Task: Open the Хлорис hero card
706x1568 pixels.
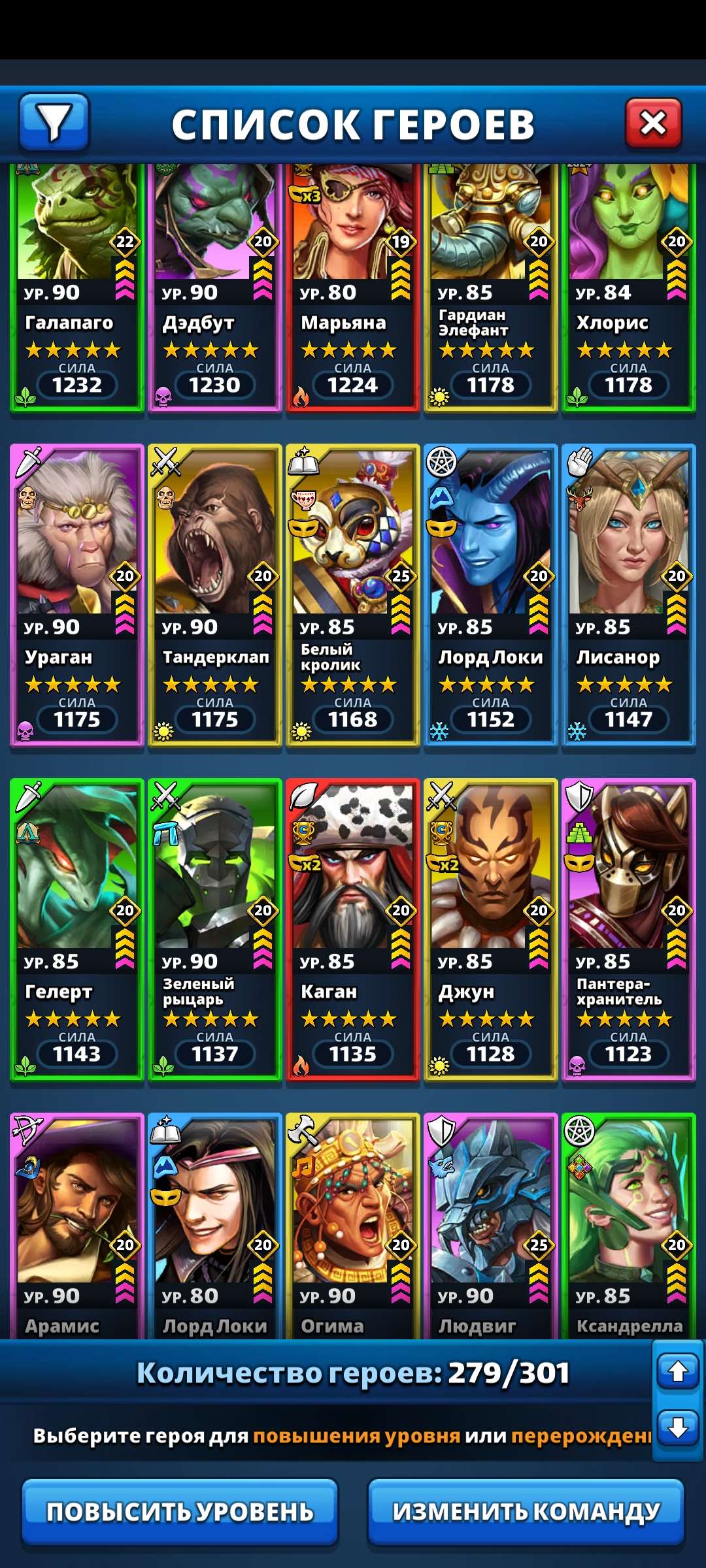Action: coord(629,287)
